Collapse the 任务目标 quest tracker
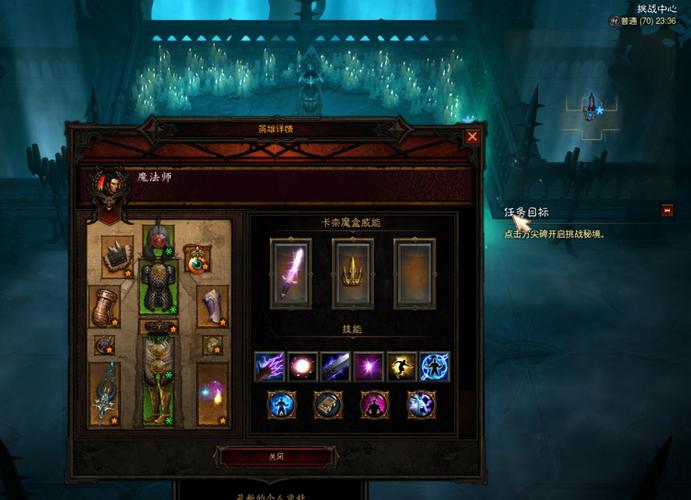 click(x=667, y=210)
